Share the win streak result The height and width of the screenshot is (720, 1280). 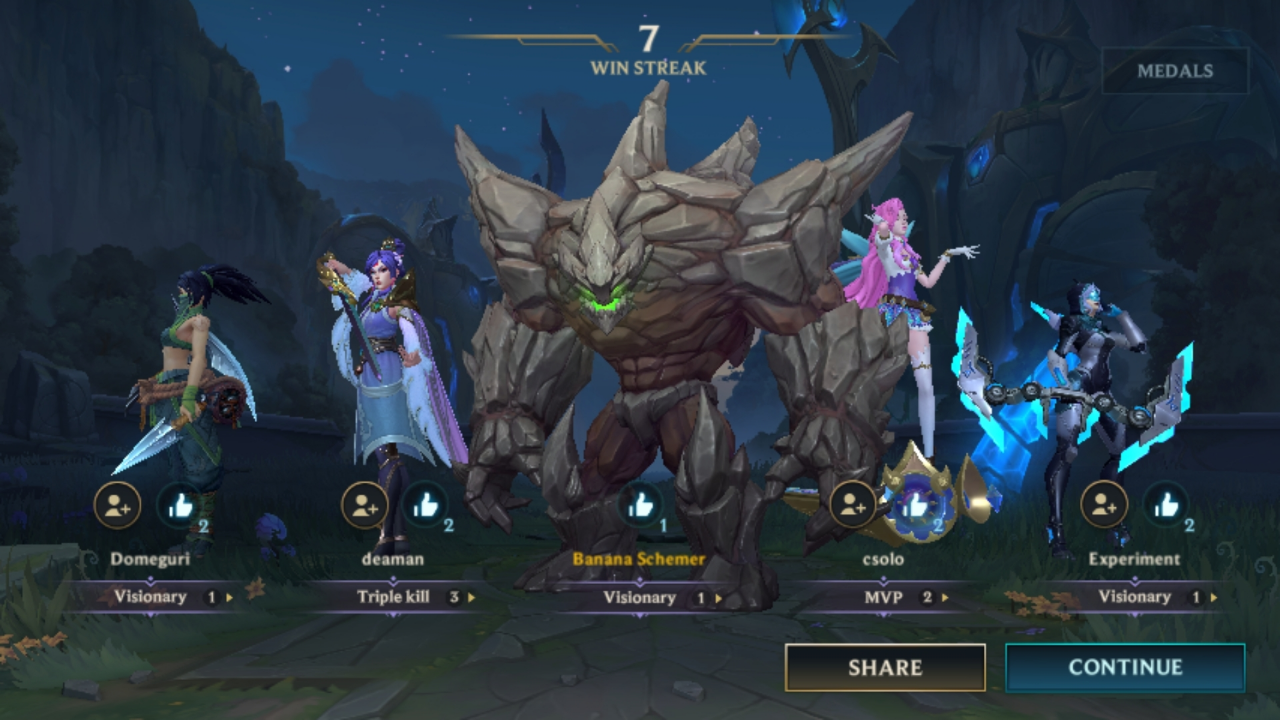(x=885, y=668)
